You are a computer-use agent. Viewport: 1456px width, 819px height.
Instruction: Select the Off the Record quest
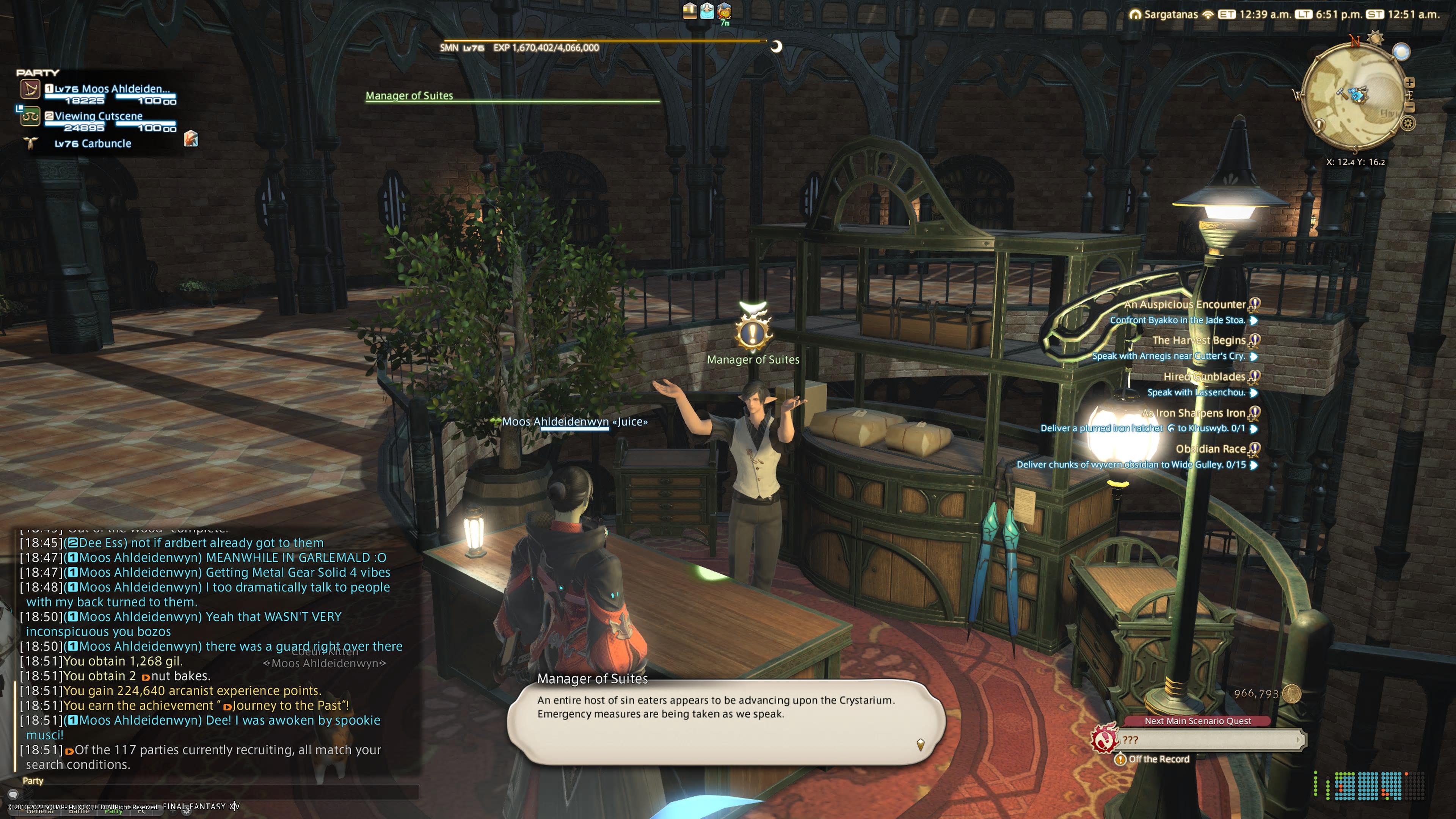click(1158, 759)
